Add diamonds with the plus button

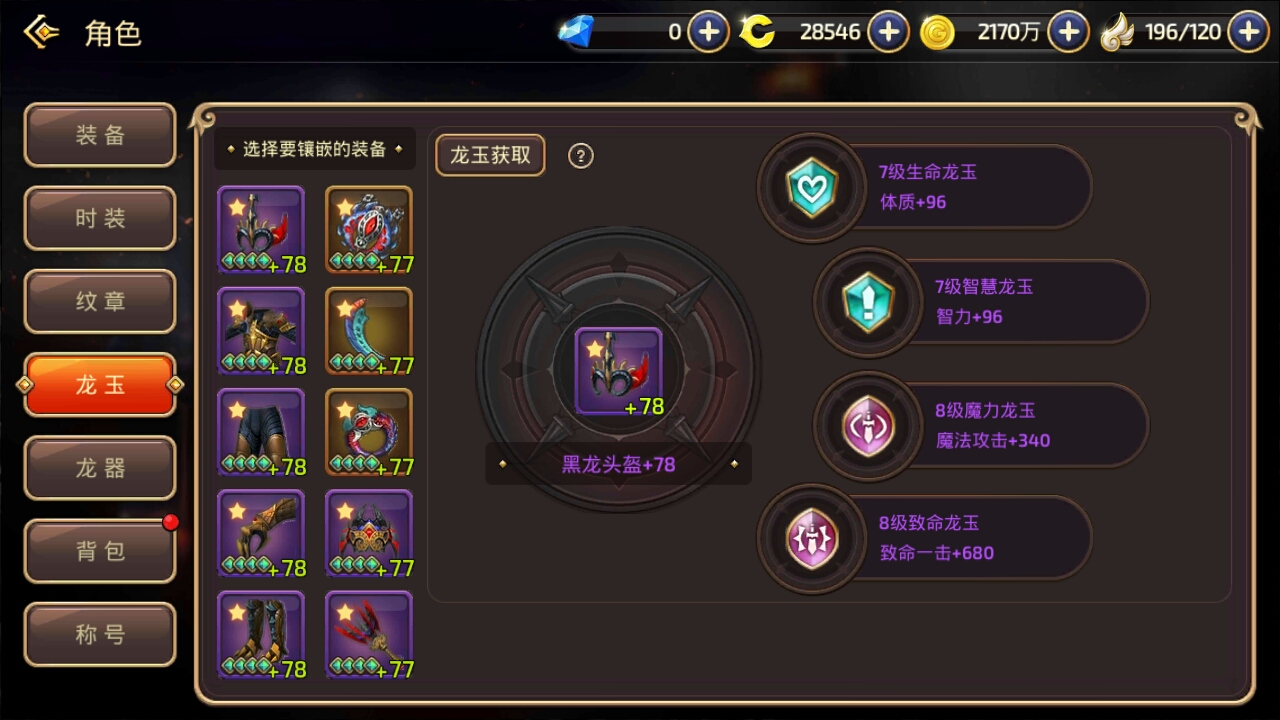[708, 32]
